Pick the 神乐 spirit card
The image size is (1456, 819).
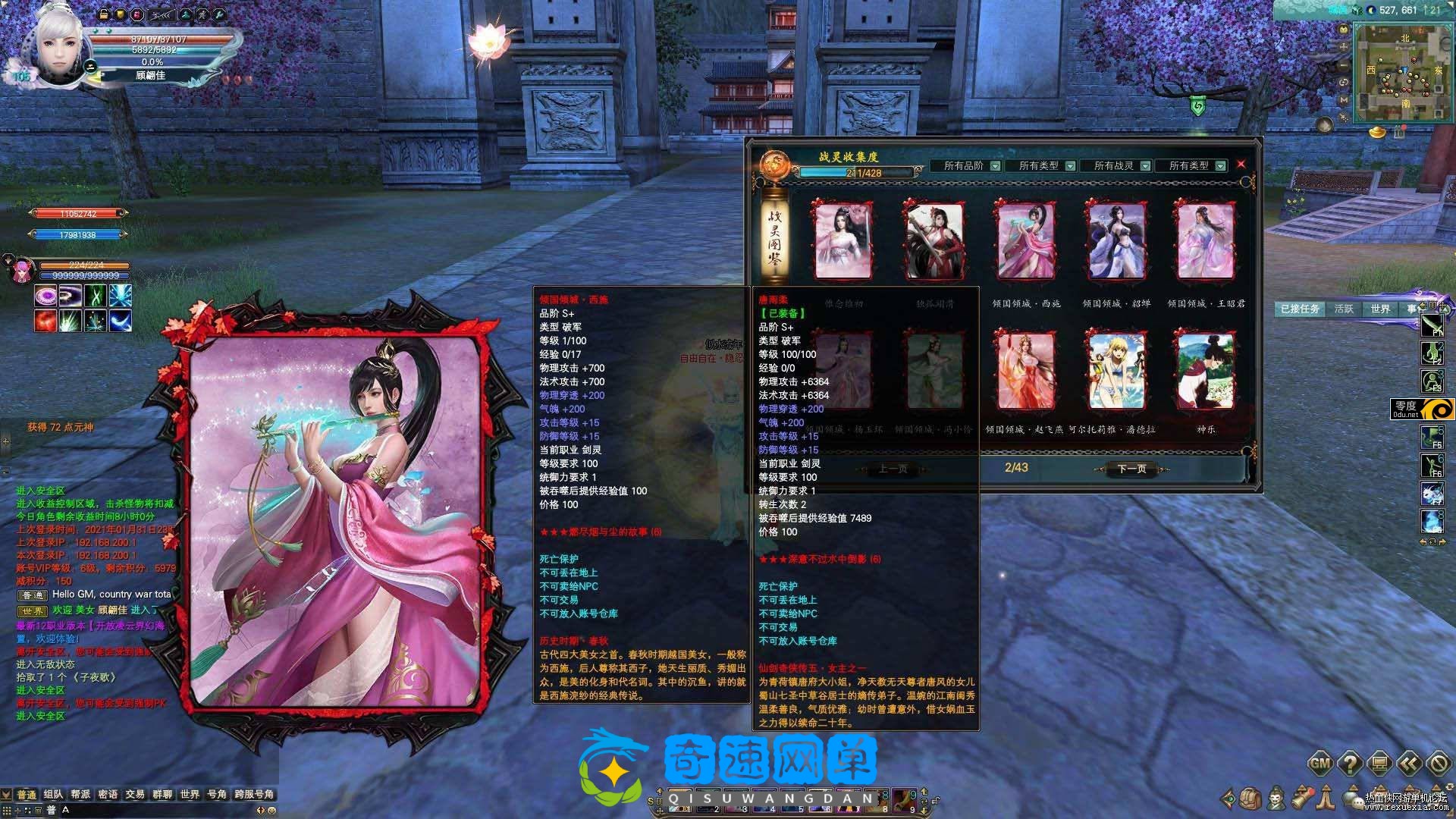1206,372
